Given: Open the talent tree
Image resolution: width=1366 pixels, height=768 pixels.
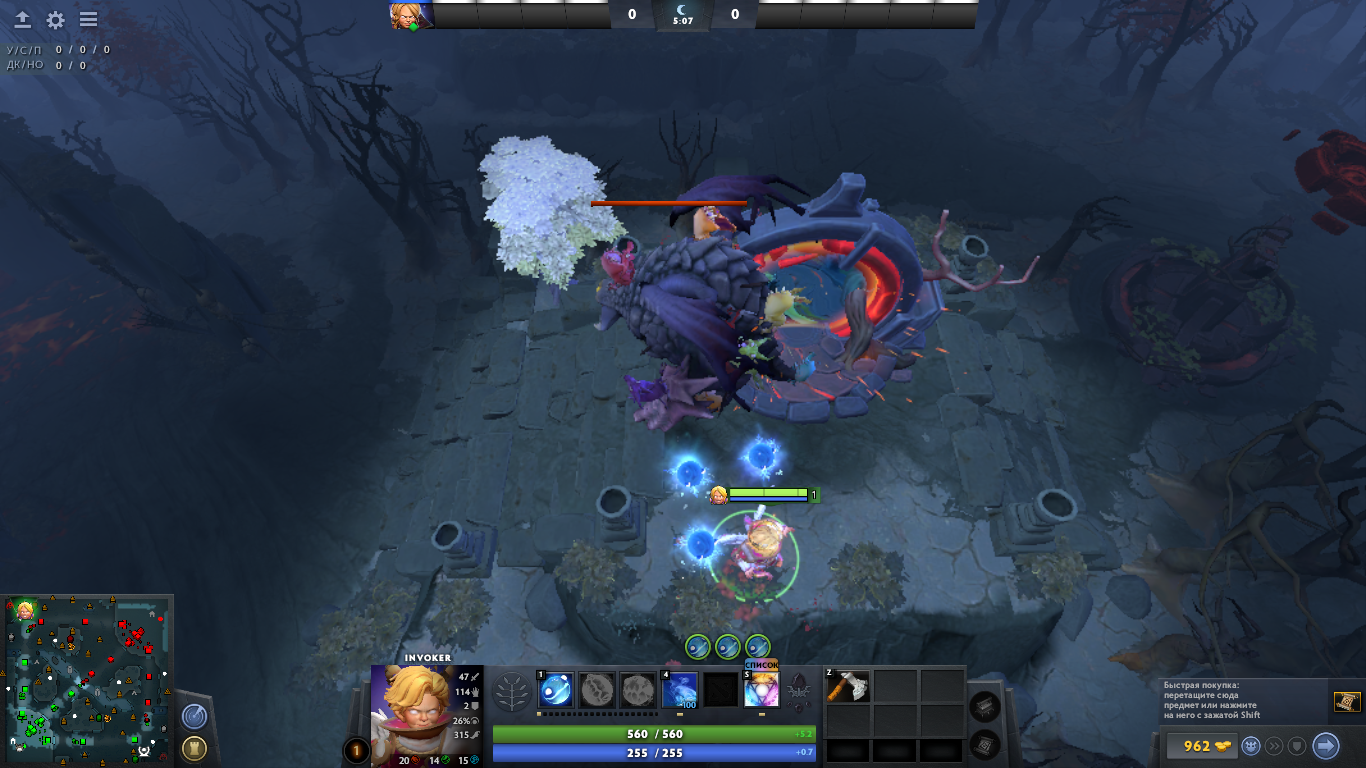Looking at the screenshot, I should [x=513, y=691].
